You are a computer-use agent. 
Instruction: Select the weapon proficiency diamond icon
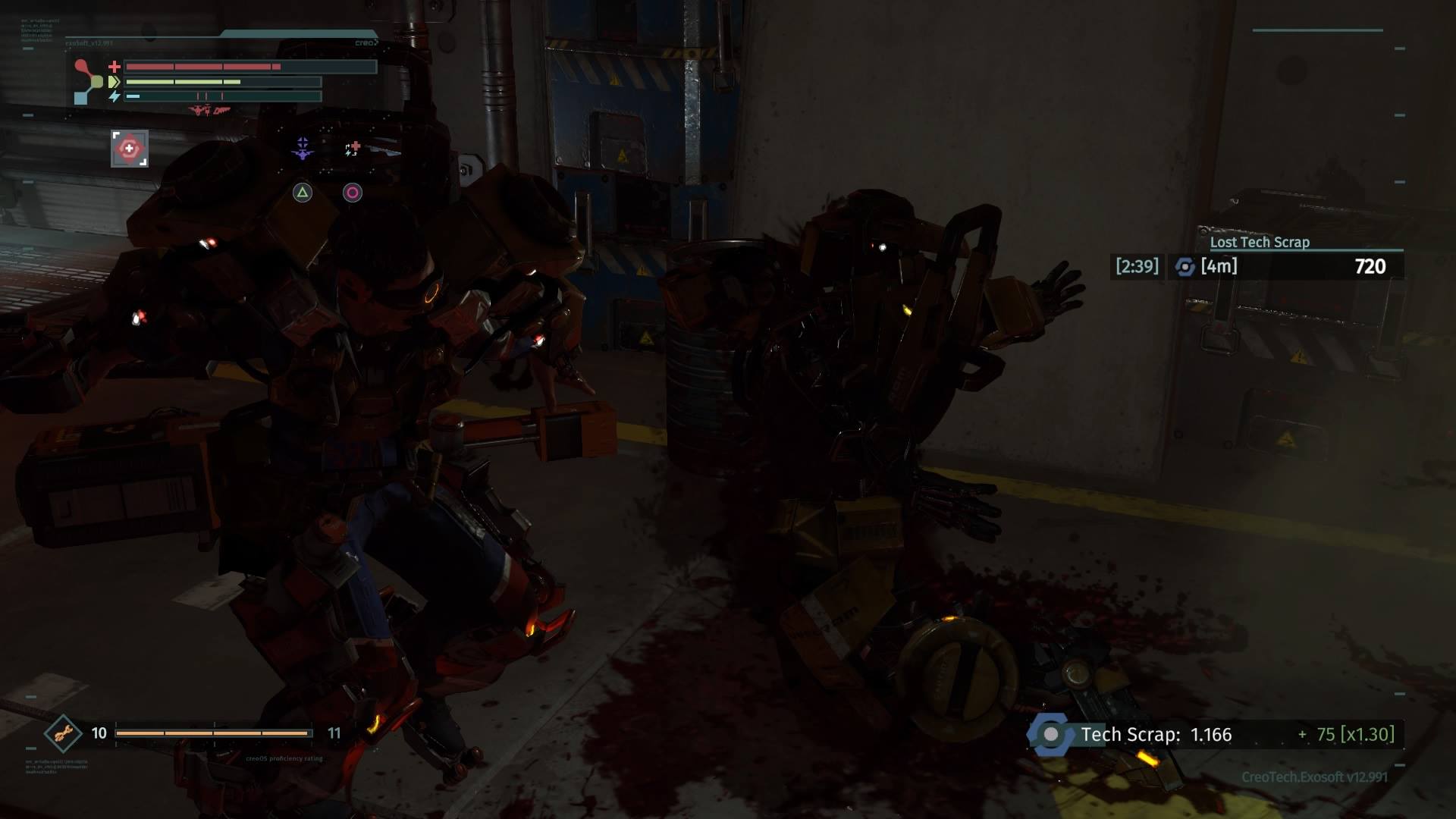tap(63, 733)
